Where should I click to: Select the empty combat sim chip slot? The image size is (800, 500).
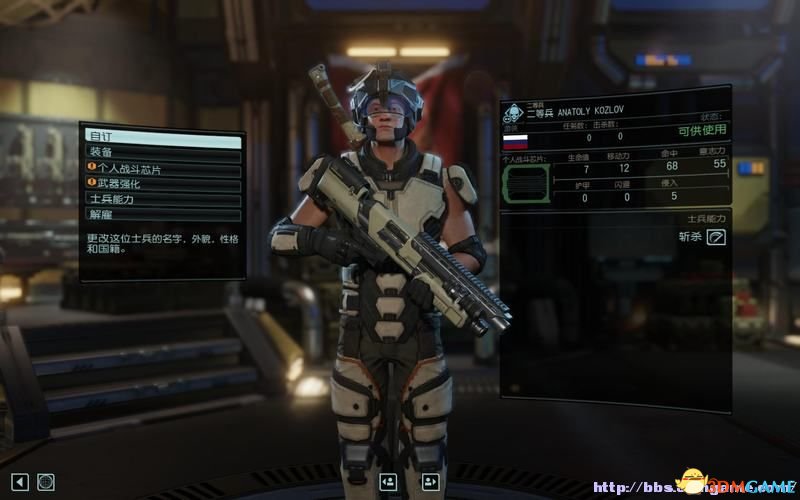click(x=525, y=184)
